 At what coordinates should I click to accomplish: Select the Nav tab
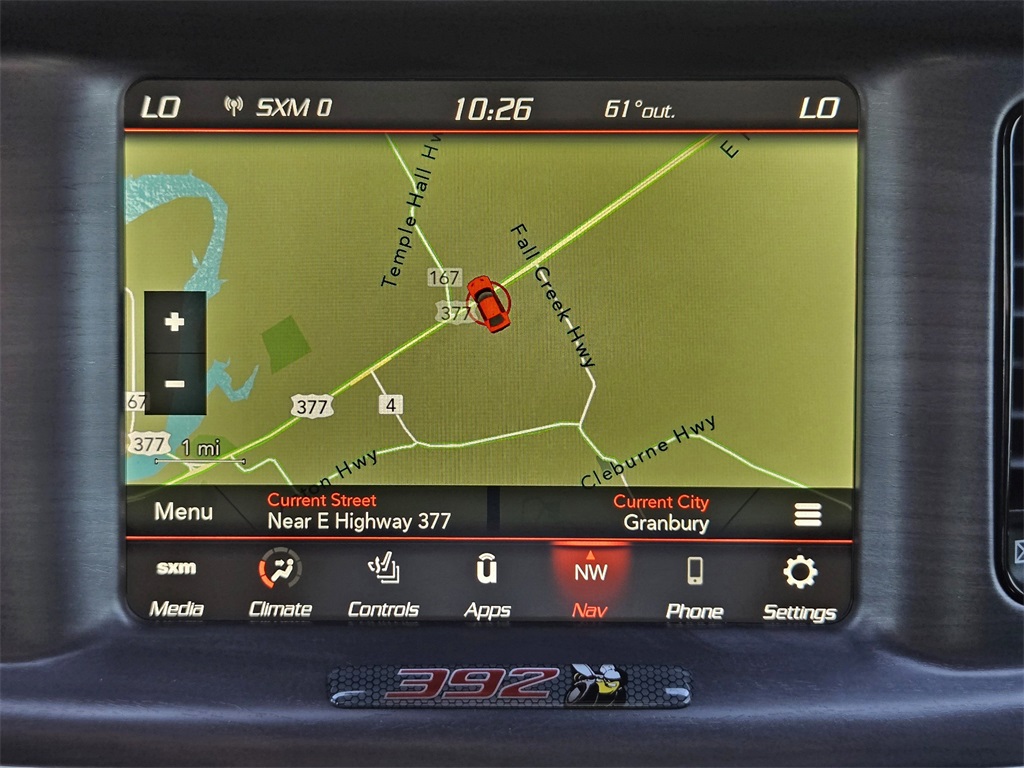tap(590, 587)
